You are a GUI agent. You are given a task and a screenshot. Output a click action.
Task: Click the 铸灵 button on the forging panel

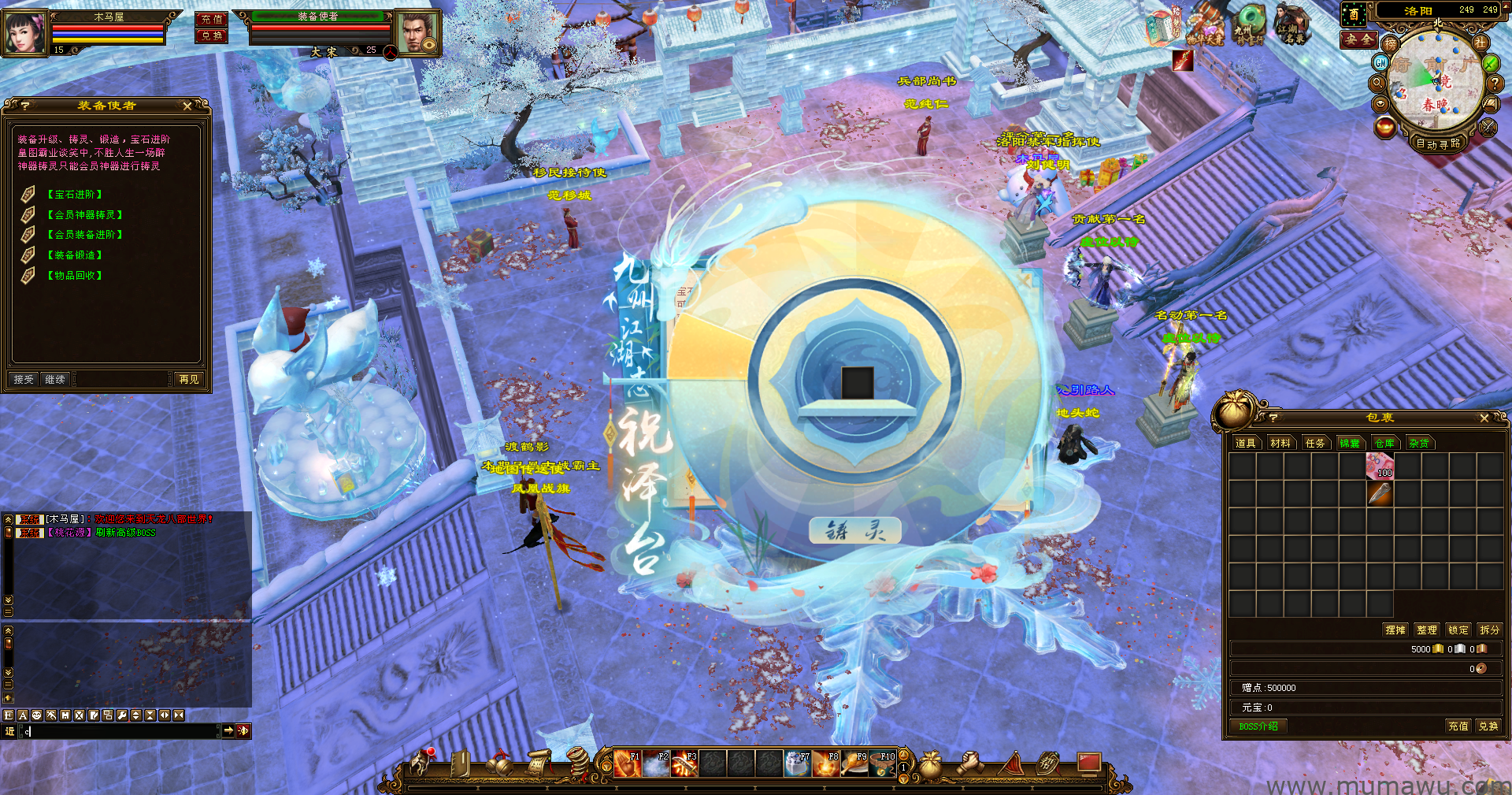[x=855, y=532]
